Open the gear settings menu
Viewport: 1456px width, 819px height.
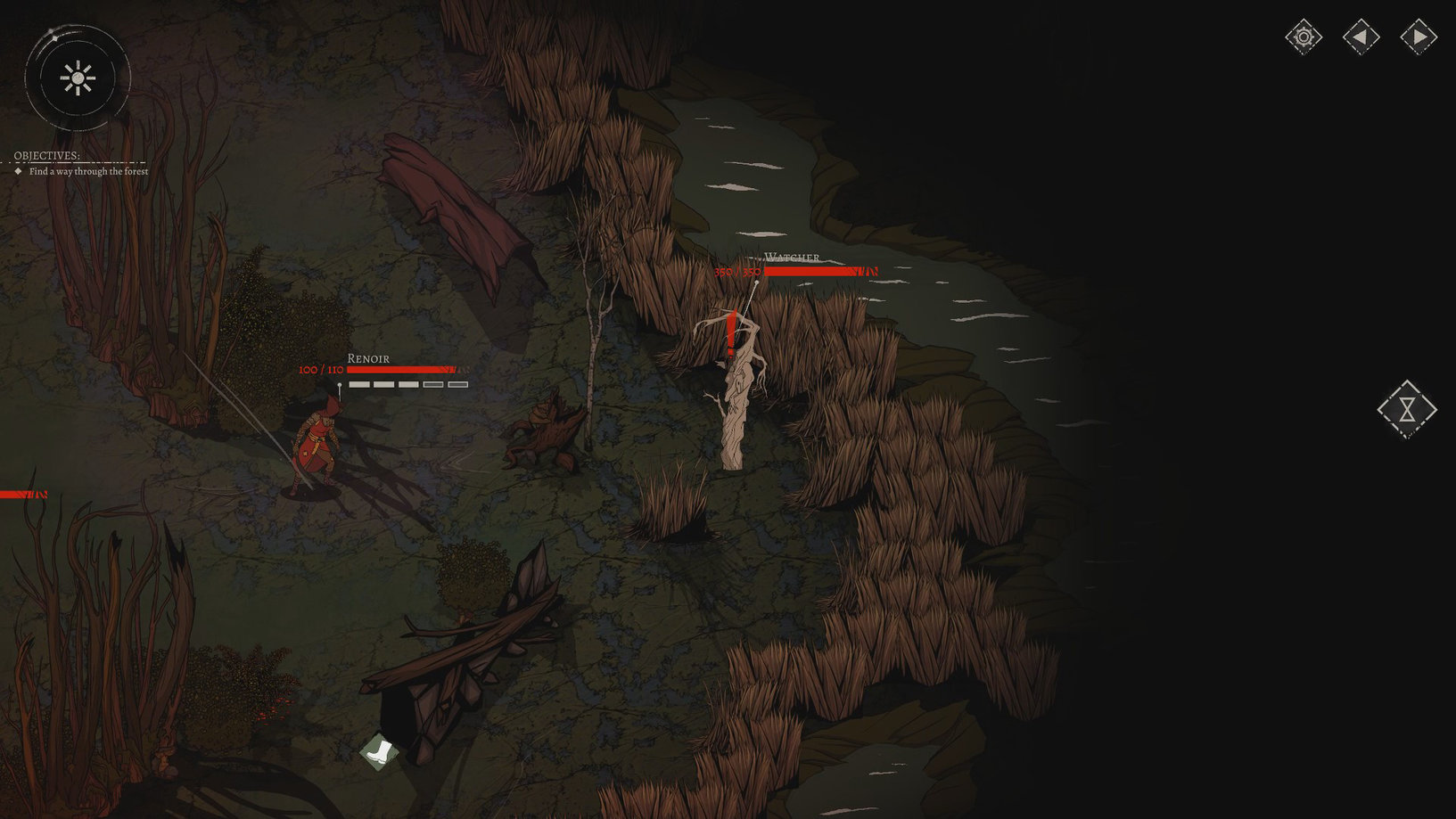click(1304, 37)
